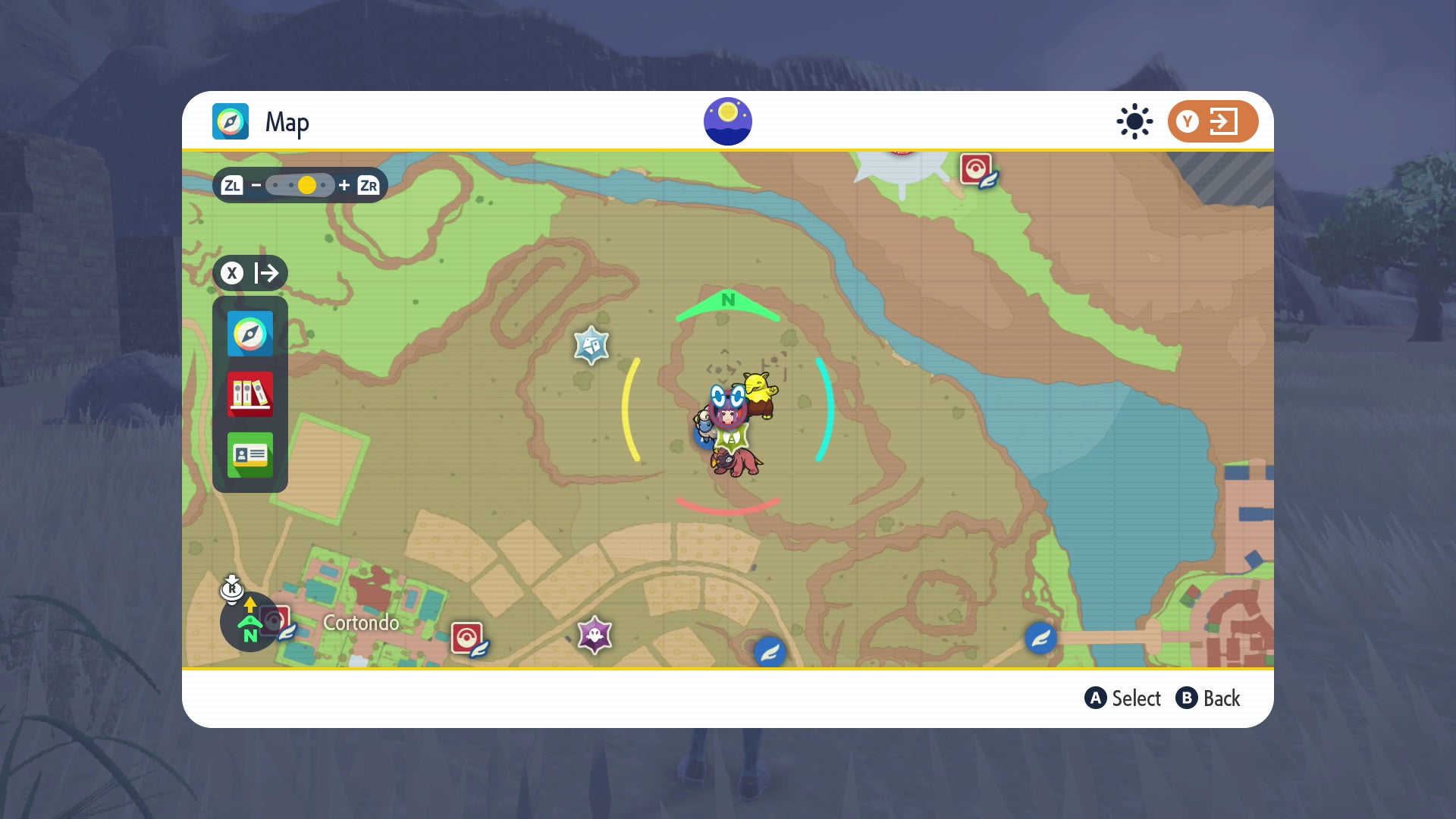Click the Pokémon Center icon near Cortondo

click(468, 637)
